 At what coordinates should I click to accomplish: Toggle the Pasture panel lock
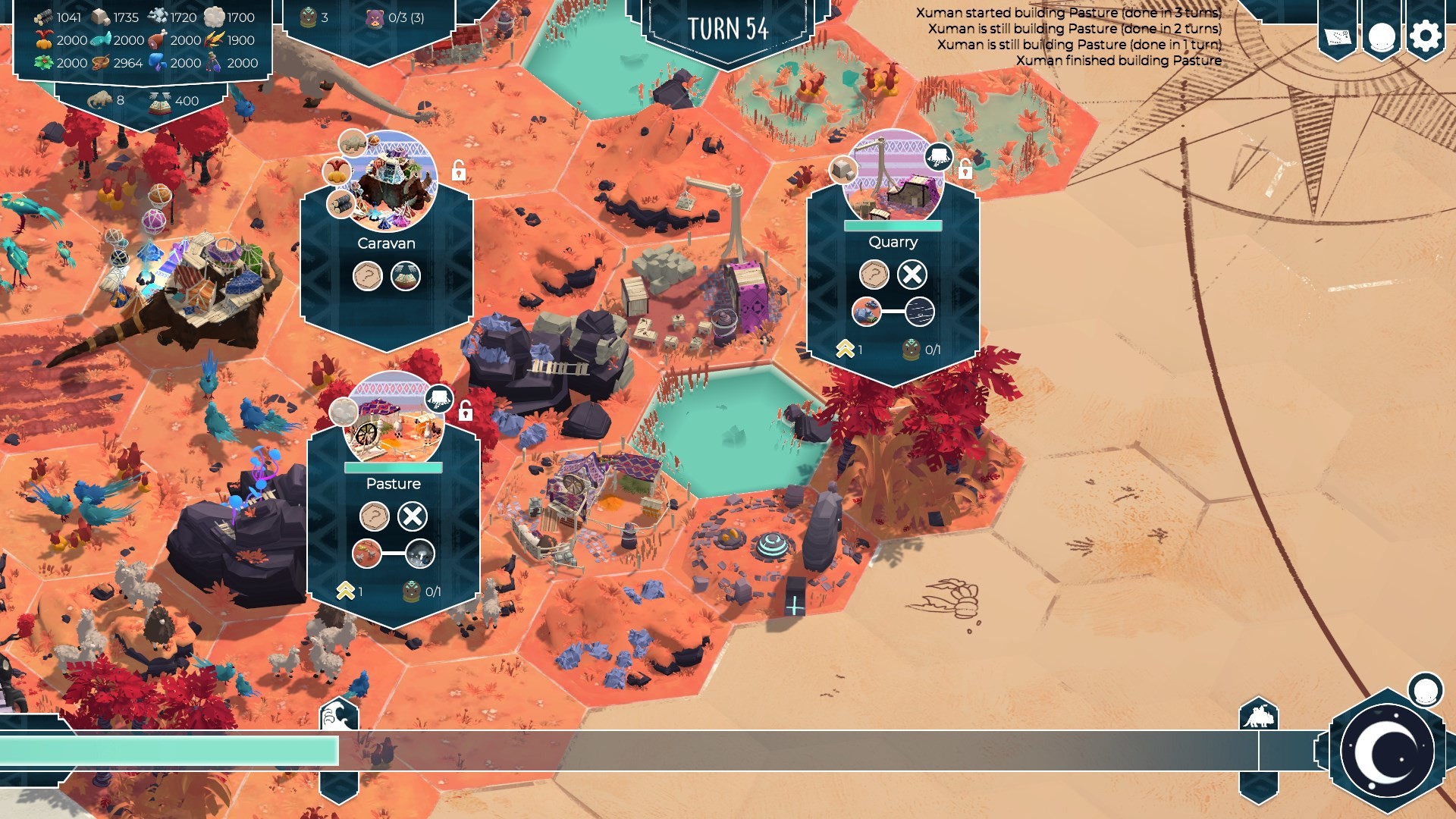(x=466, y=412)
